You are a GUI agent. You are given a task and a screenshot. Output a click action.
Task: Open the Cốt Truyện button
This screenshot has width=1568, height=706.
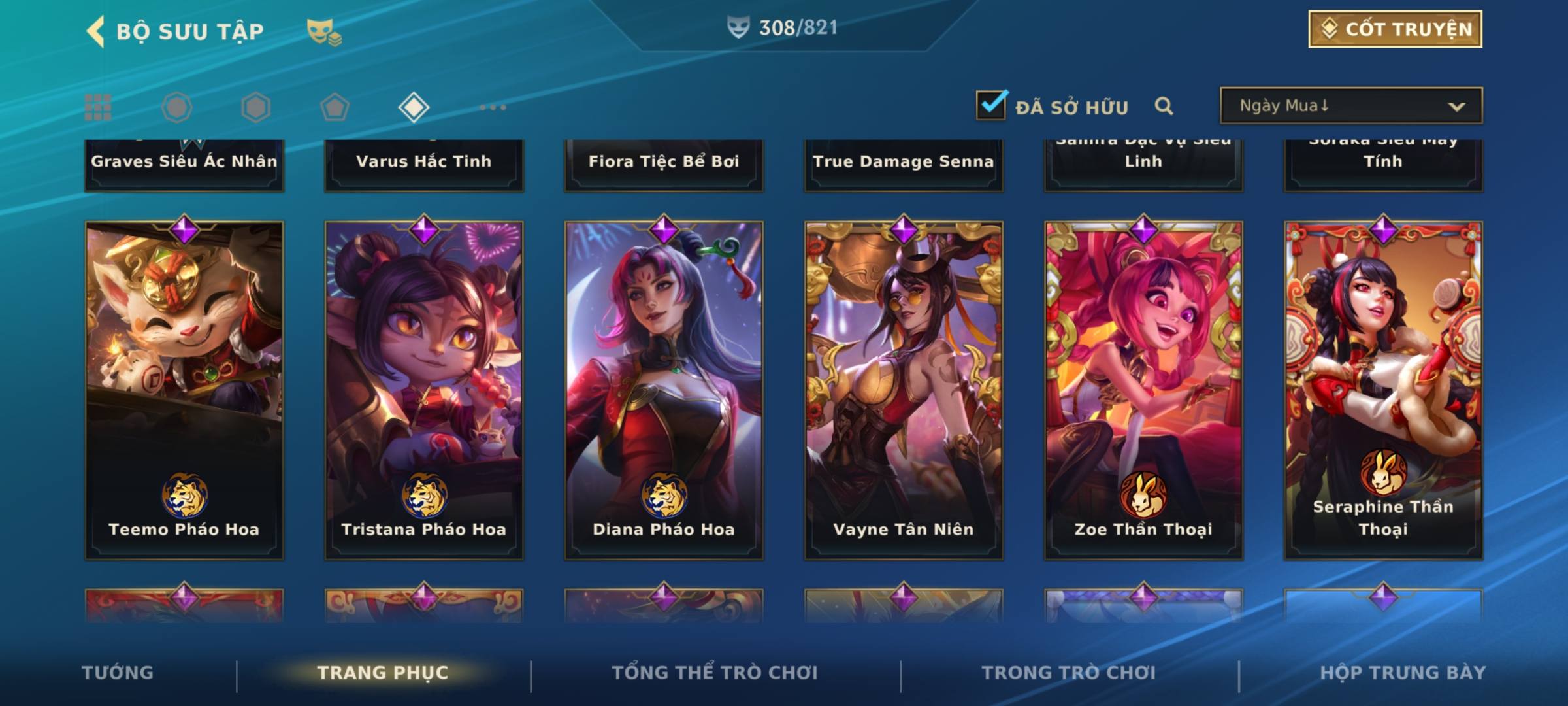[x=1395, y=29]
